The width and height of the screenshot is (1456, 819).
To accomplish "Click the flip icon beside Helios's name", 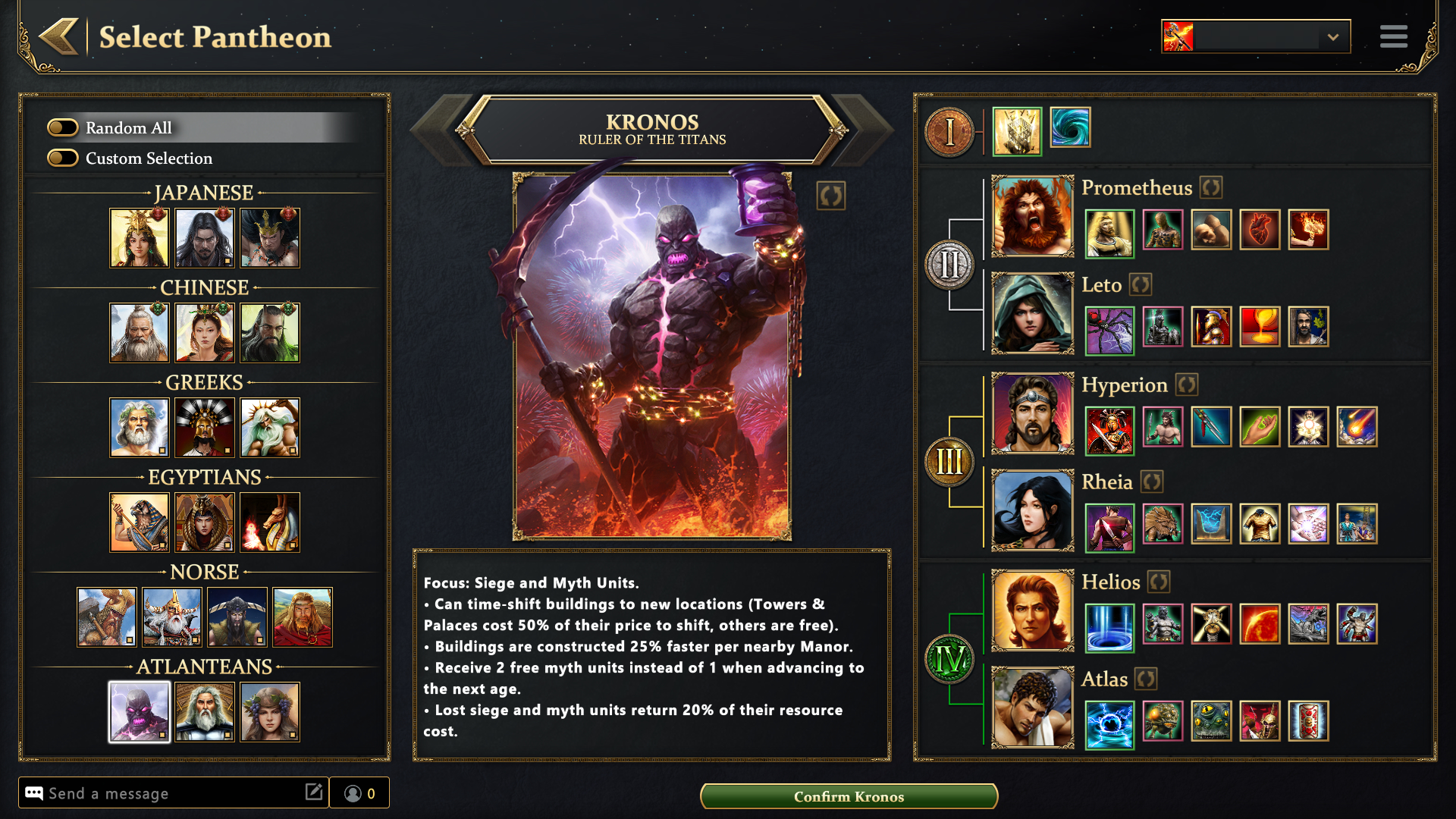I will 1158,582.
